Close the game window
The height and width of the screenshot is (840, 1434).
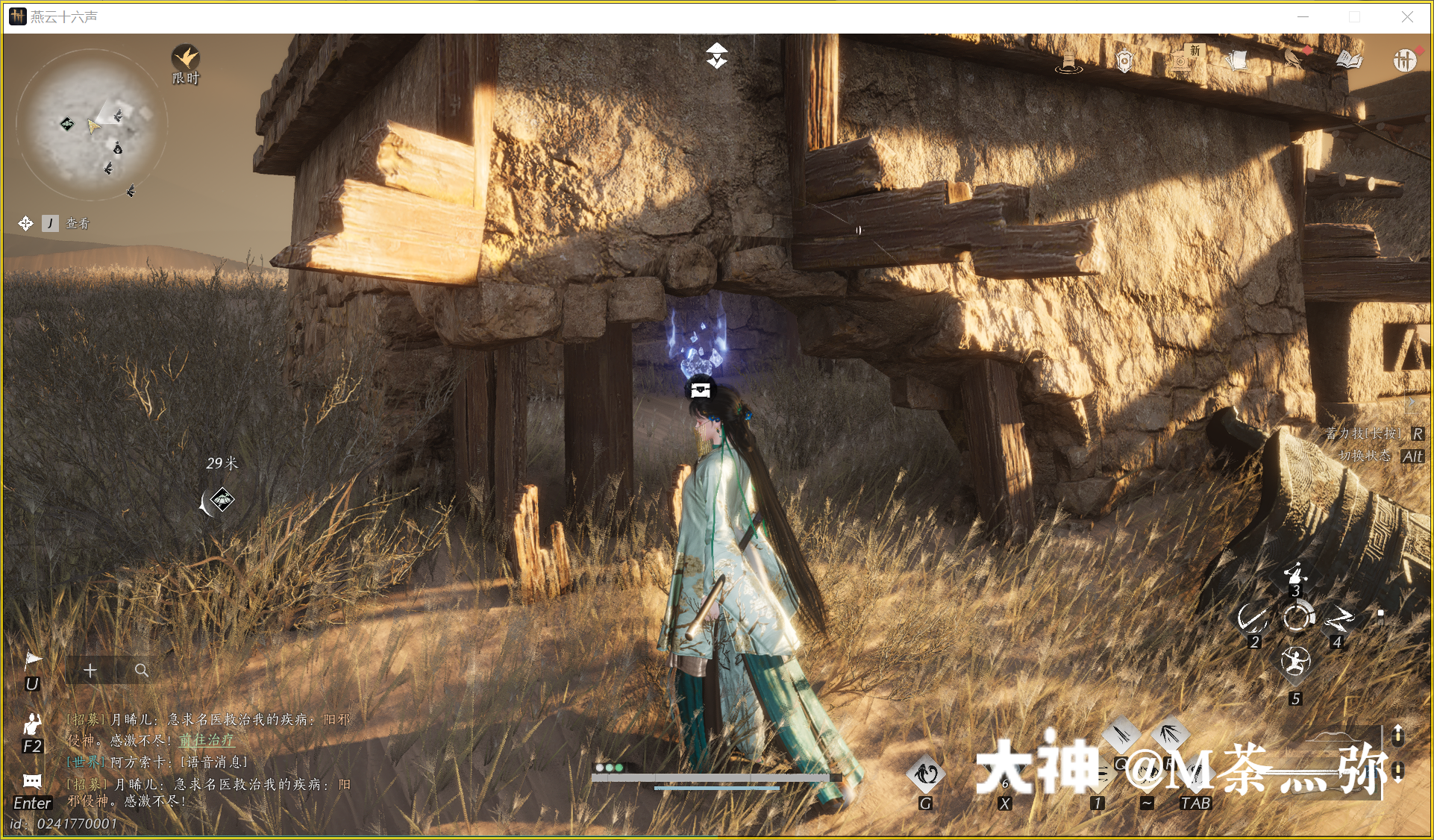point(1407,16)
